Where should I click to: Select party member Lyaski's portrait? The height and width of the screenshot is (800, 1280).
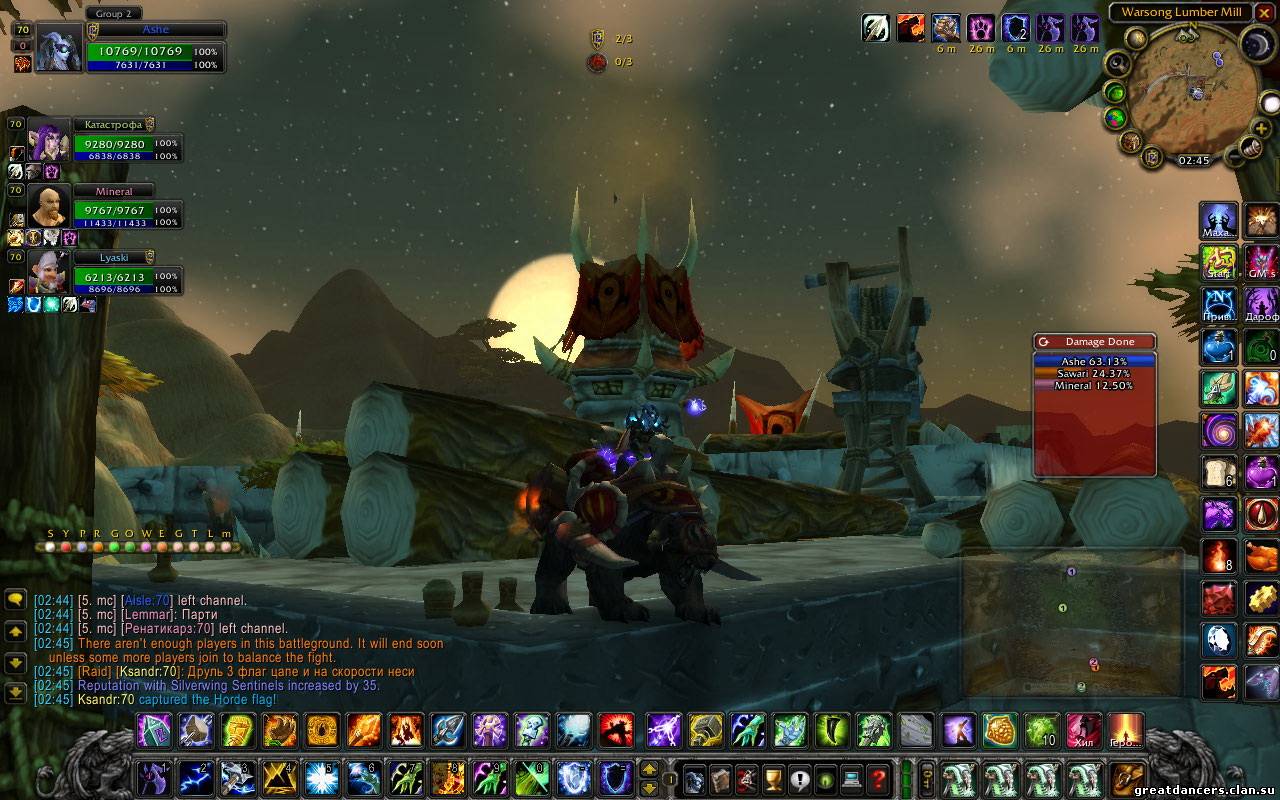point(48,272)
